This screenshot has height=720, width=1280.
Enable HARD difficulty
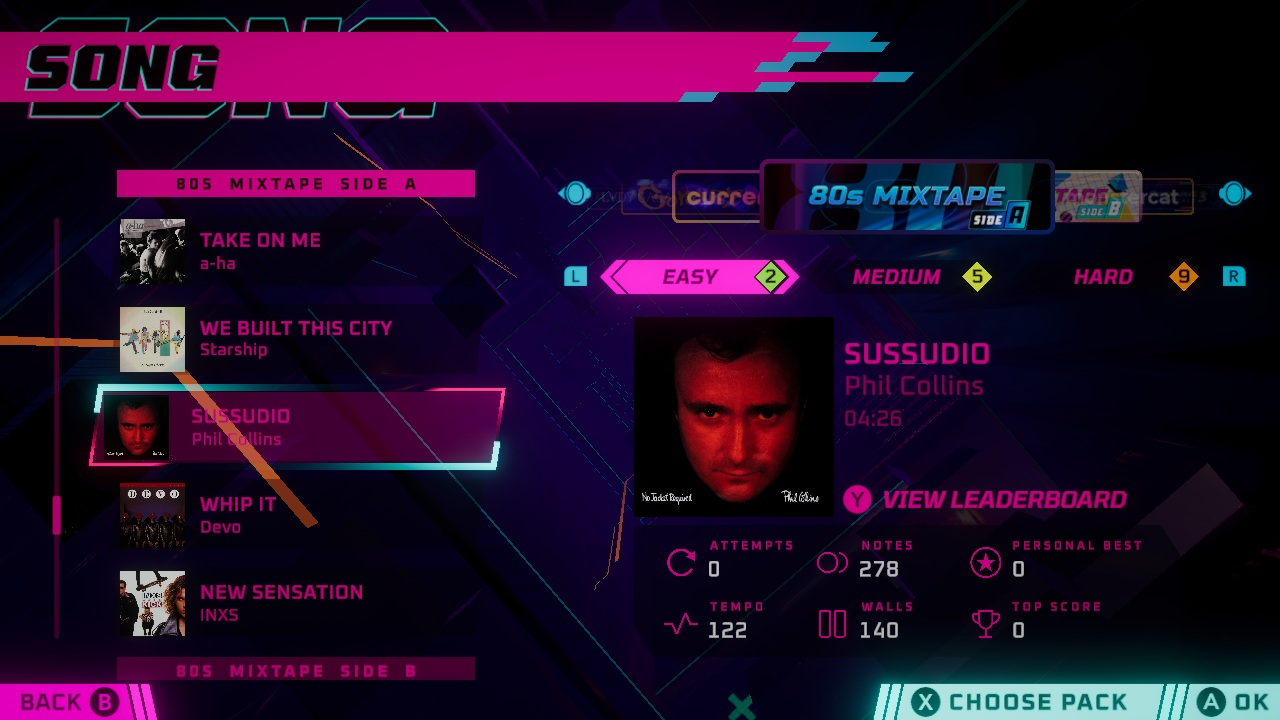(1102, 277)
